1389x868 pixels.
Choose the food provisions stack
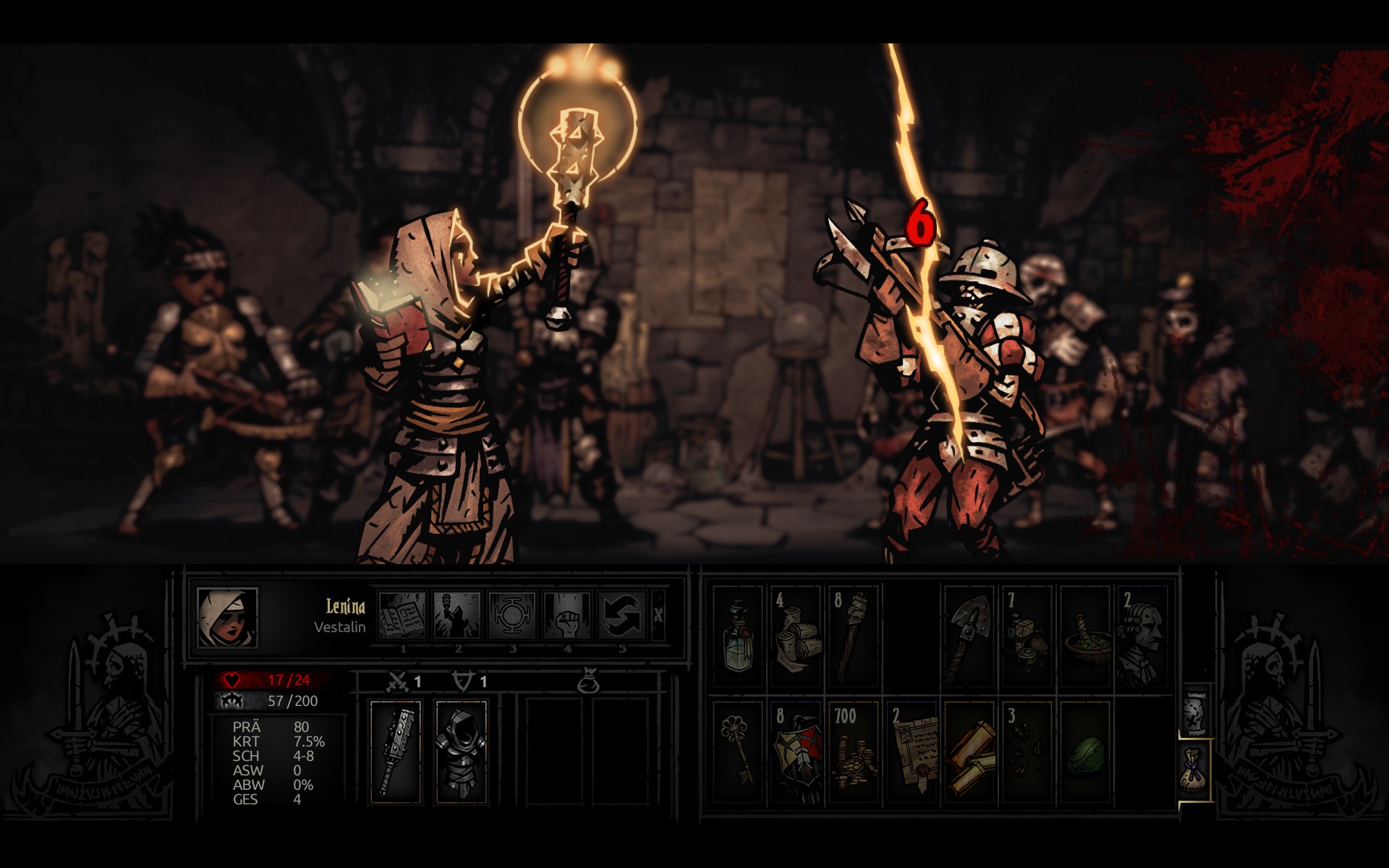(x=1027, y=637)
